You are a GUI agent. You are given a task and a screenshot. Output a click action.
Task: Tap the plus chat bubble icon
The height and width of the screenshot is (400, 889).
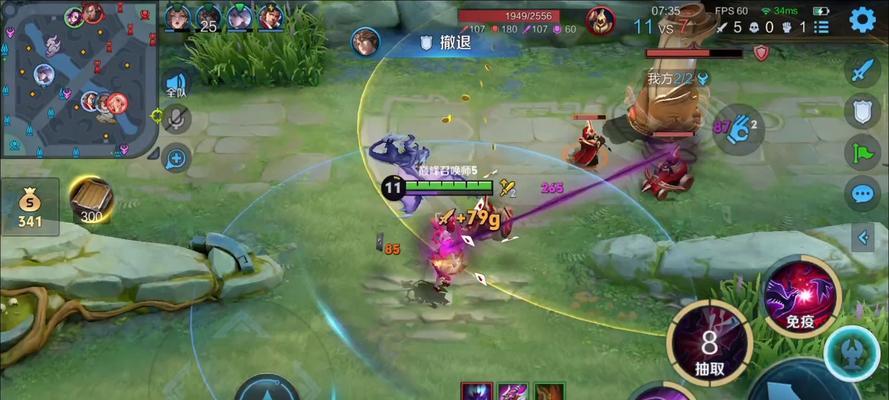[x=176, y=157]
